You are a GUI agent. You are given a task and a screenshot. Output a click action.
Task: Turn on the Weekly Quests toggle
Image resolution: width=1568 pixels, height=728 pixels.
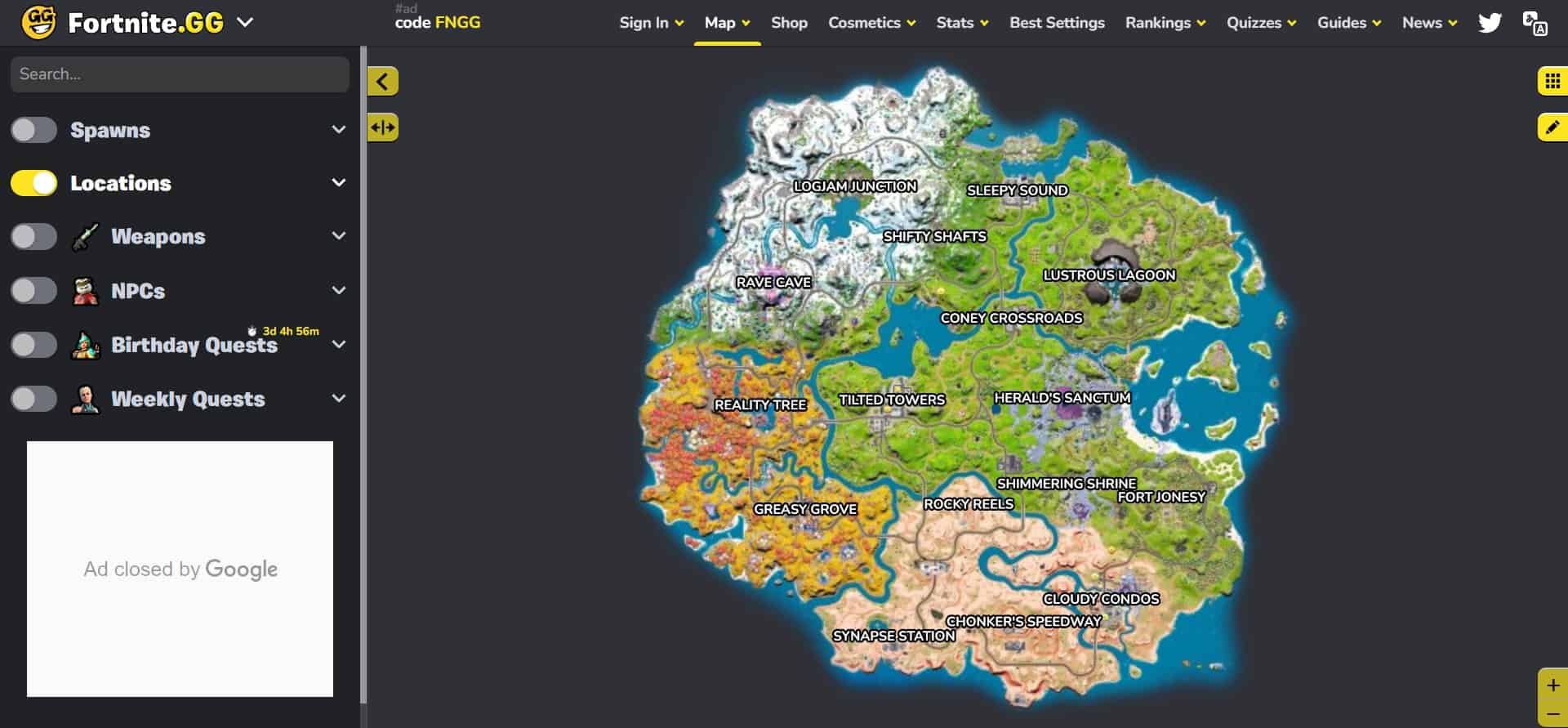[33, 399]
